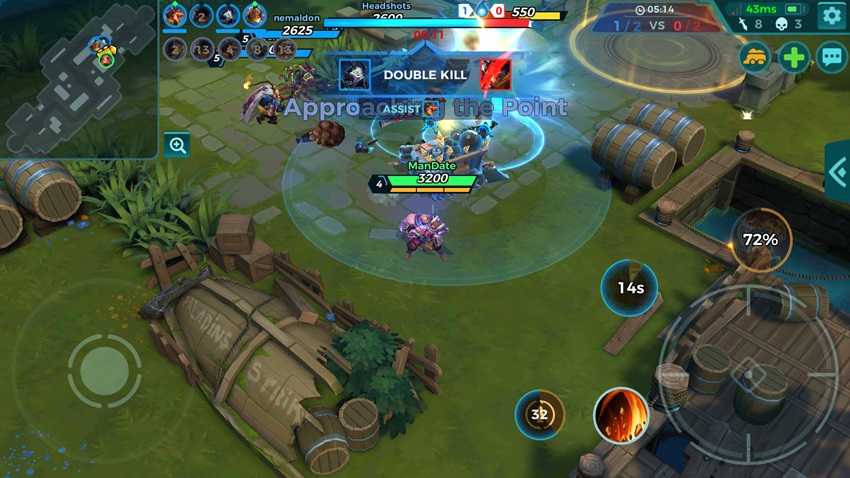Zoom the minimap with the magnifier button
This screenshot has width=850, height=478.
tap(178, 145)
